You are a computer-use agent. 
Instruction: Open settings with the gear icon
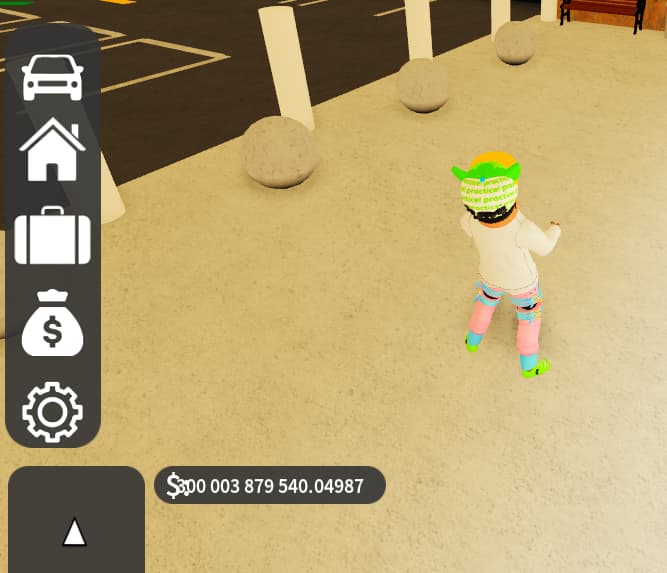pyautogui.click(x=53, y=411)
